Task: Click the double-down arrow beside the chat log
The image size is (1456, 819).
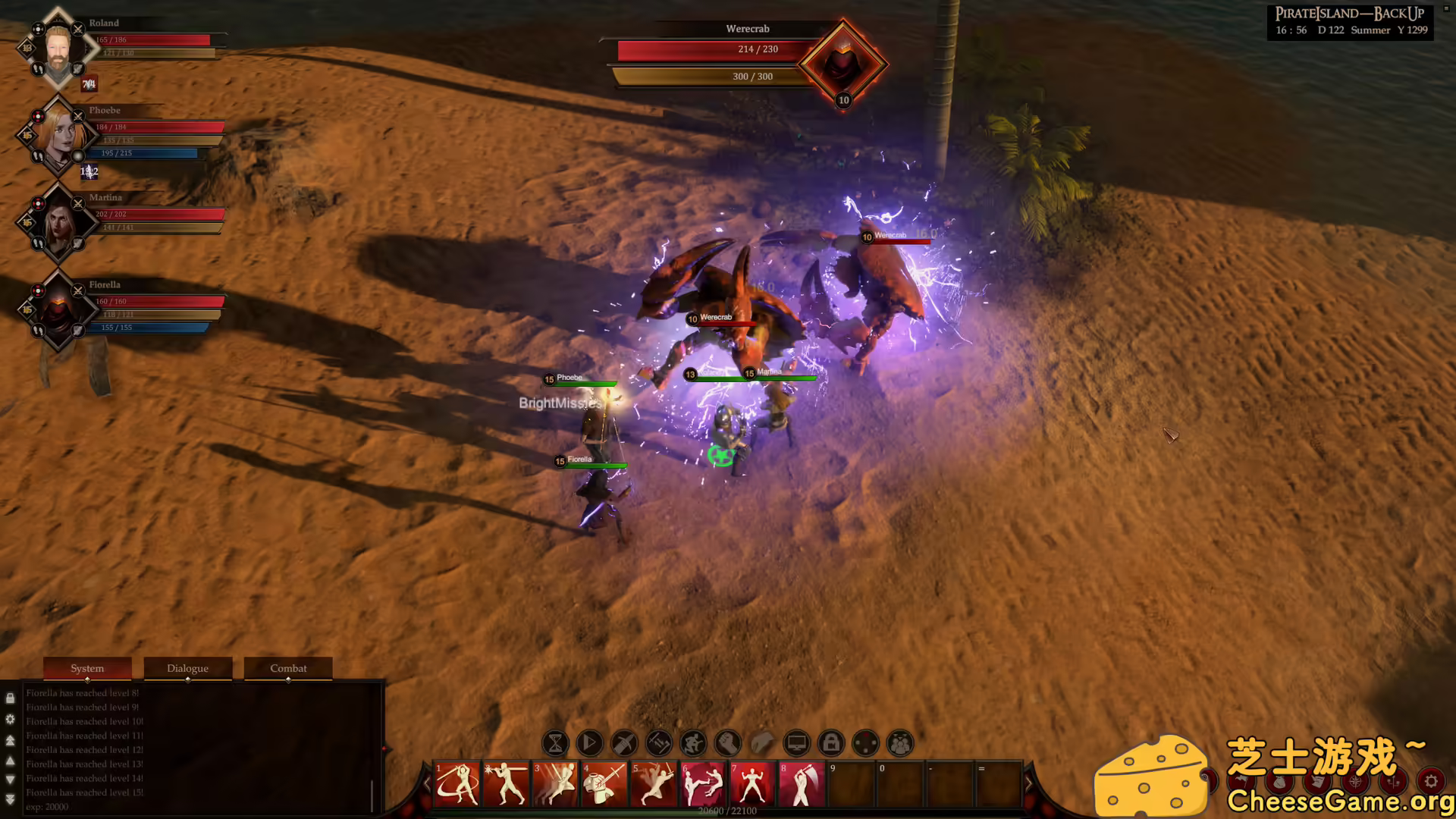Action: coord(10,799)
